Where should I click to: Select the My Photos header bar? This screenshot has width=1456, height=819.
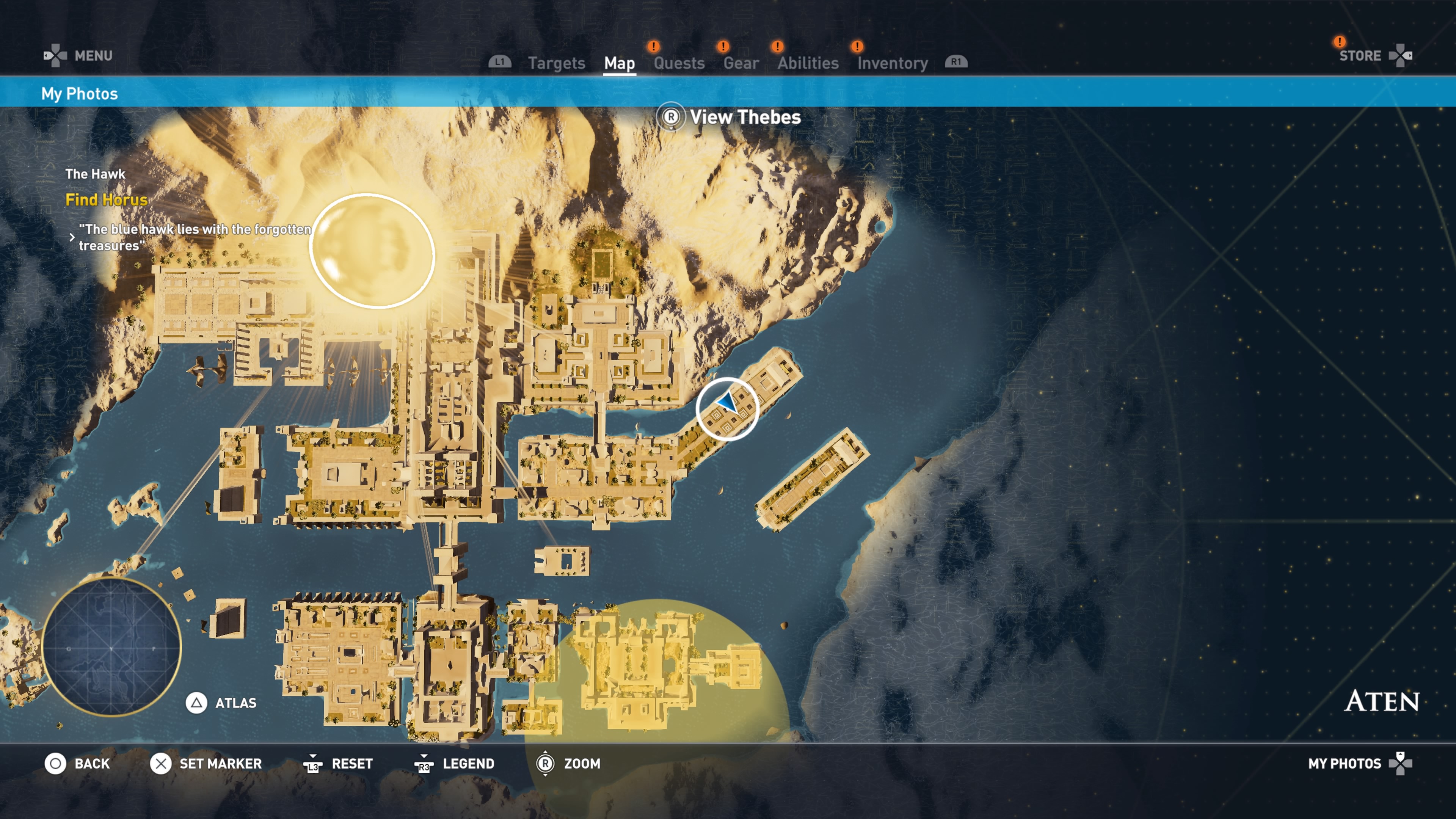coord(80,93)
